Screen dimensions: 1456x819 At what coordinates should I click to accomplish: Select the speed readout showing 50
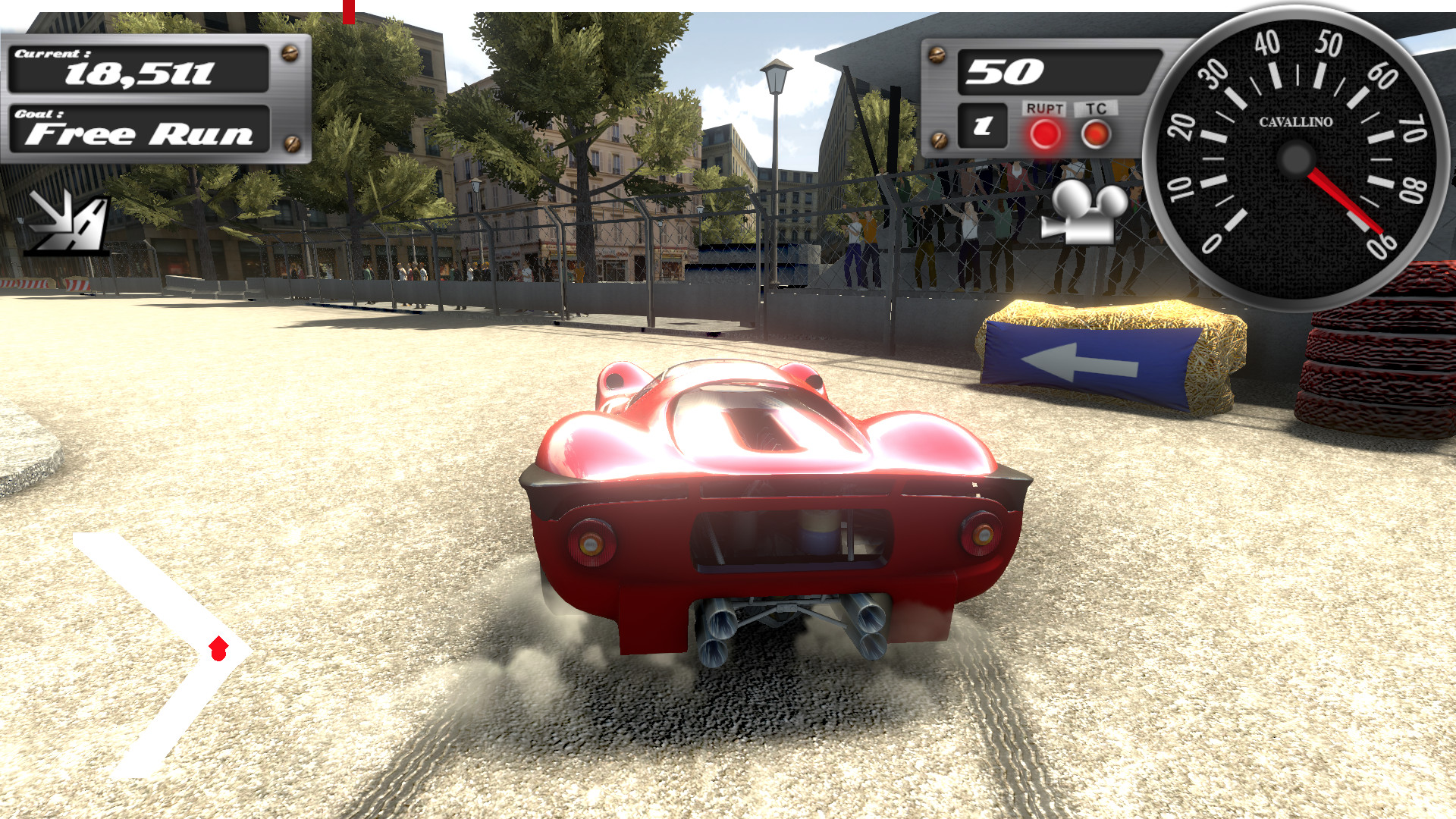1007,71
